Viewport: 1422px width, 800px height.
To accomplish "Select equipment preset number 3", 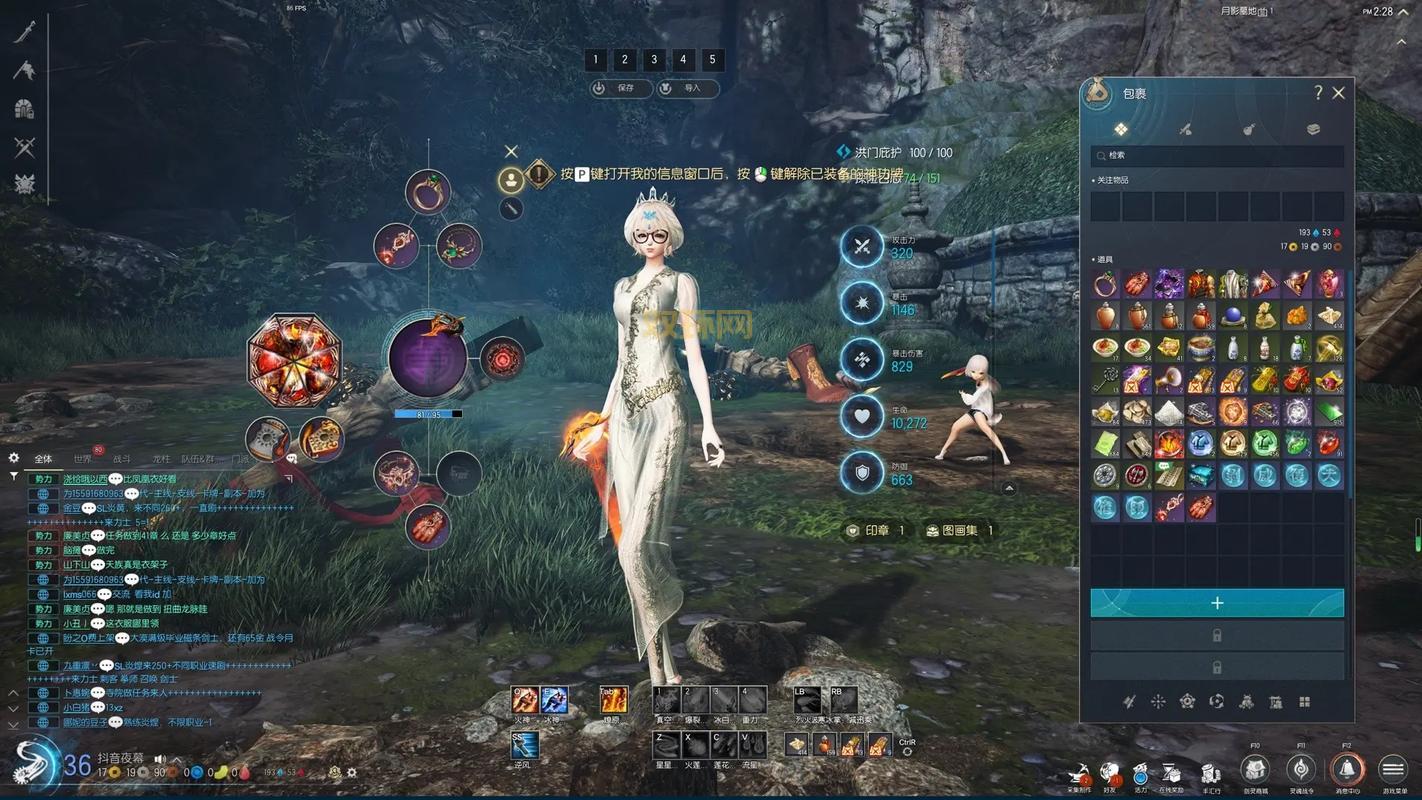I will (654, 60).
